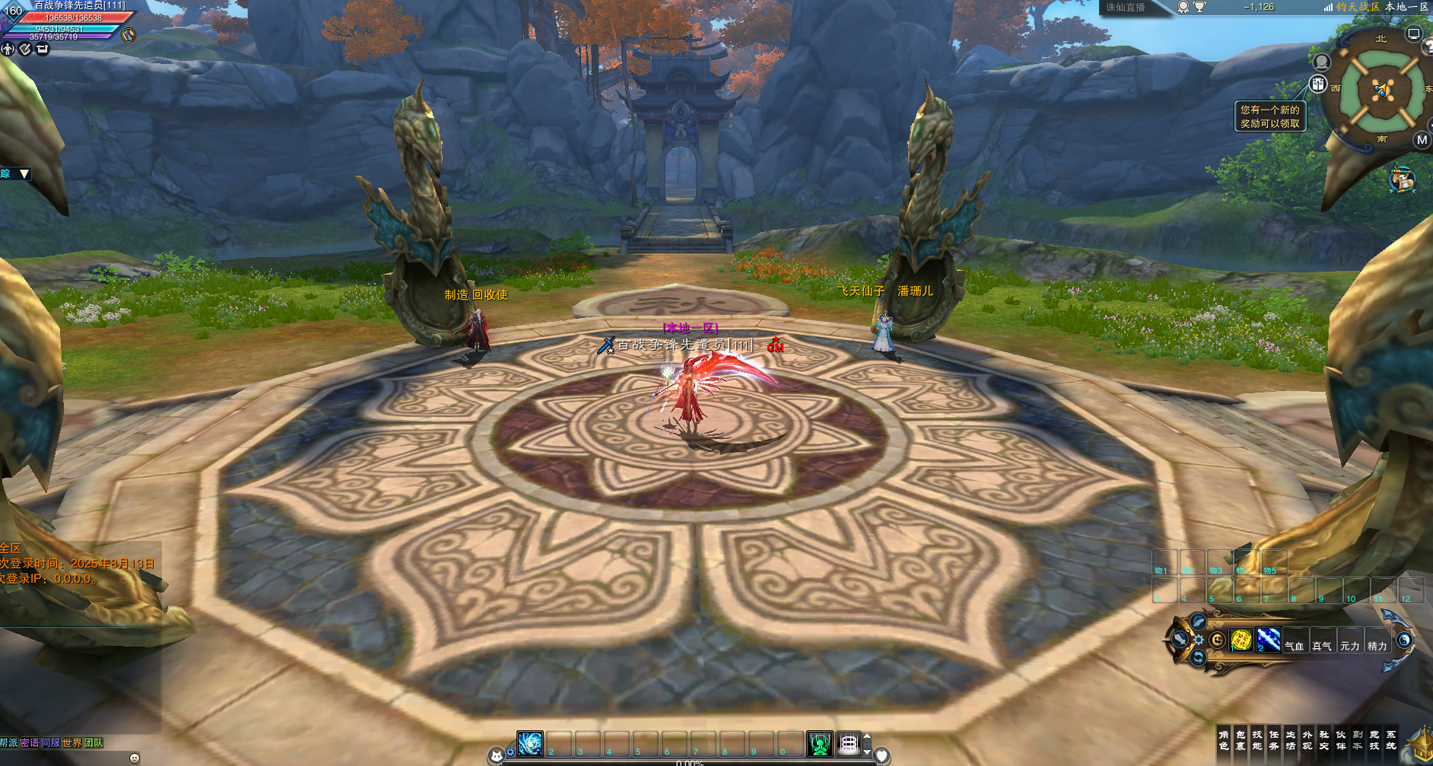Click the yin-yang button beside the quick bar

coord(1404,641)
